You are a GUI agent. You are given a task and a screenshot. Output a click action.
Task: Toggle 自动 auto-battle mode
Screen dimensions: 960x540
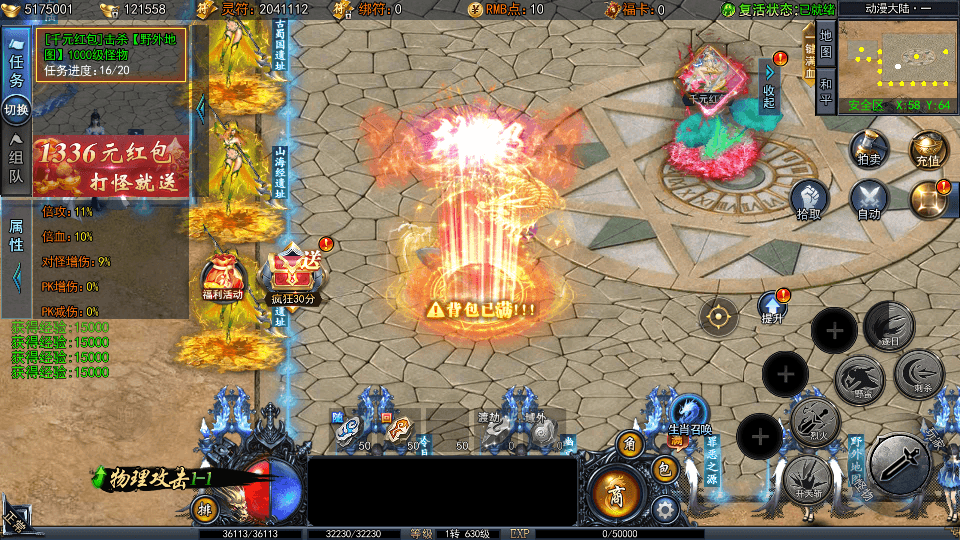coord(868,199)
